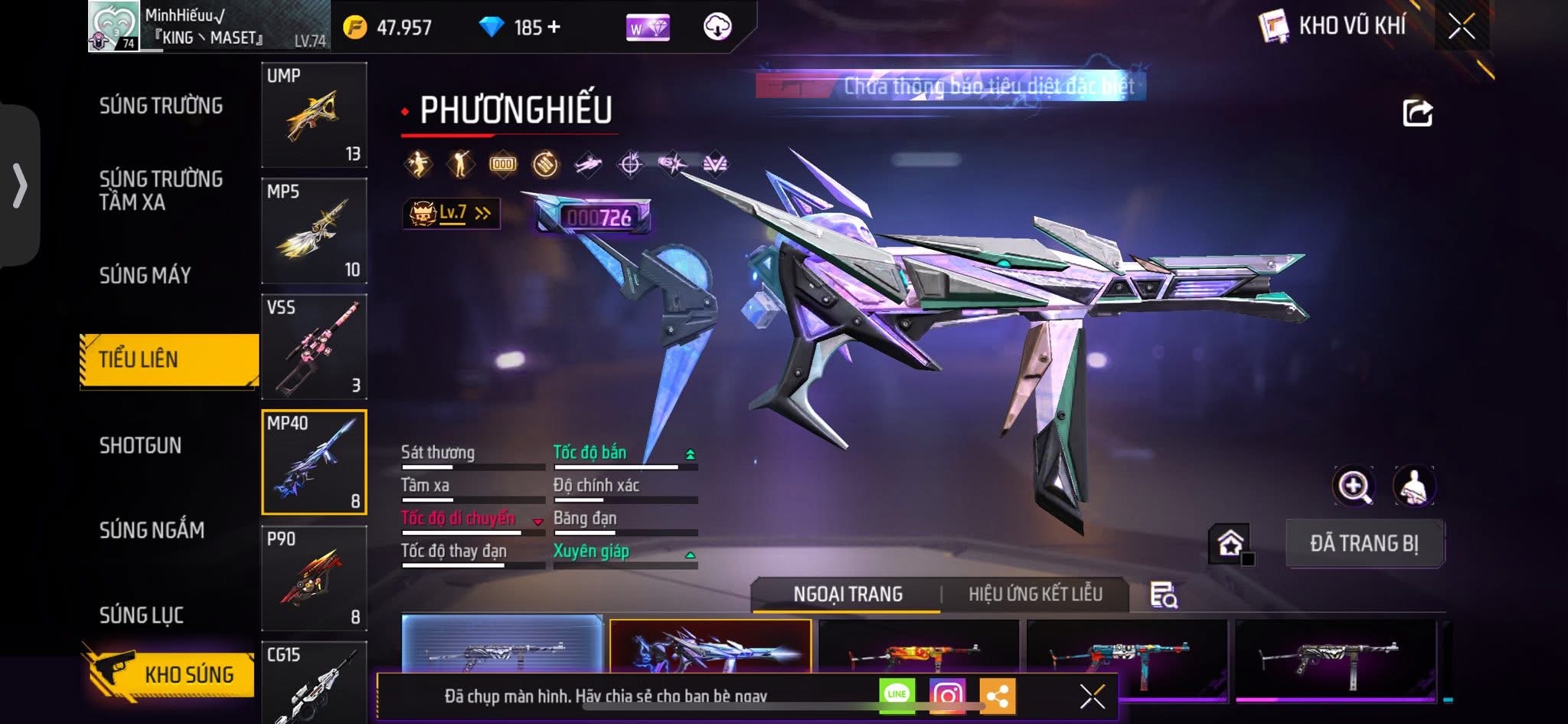
Task: Close the weapon armory screen
Action: pos(1462,27)
